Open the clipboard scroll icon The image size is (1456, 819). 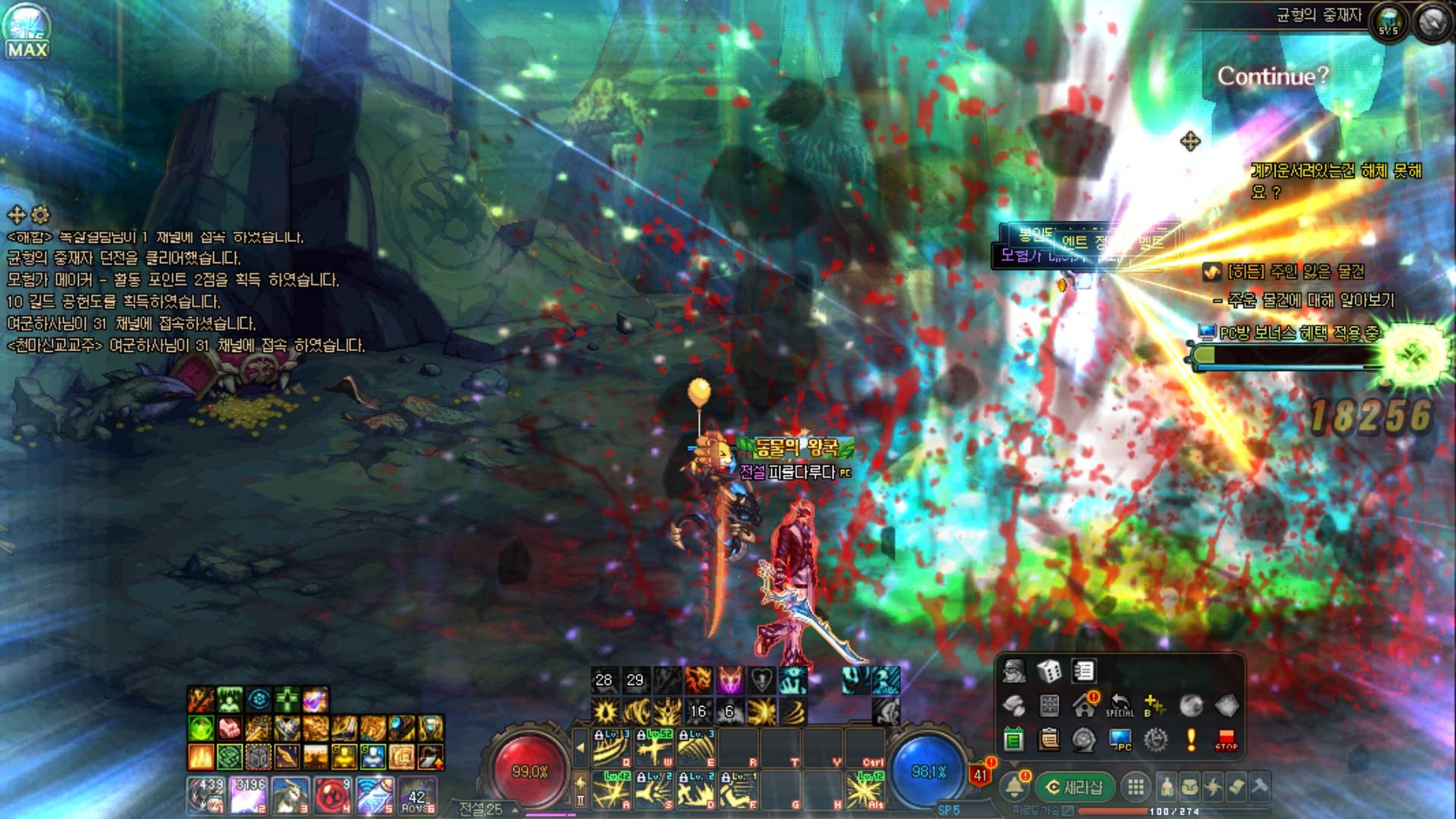[1049, 739]
